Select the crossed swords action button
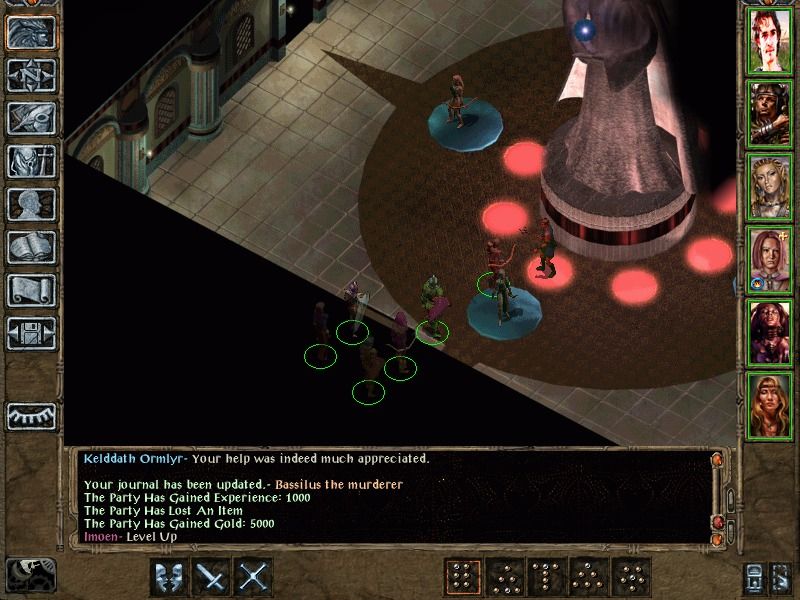800x600 pixels. [x=255, y=577]
